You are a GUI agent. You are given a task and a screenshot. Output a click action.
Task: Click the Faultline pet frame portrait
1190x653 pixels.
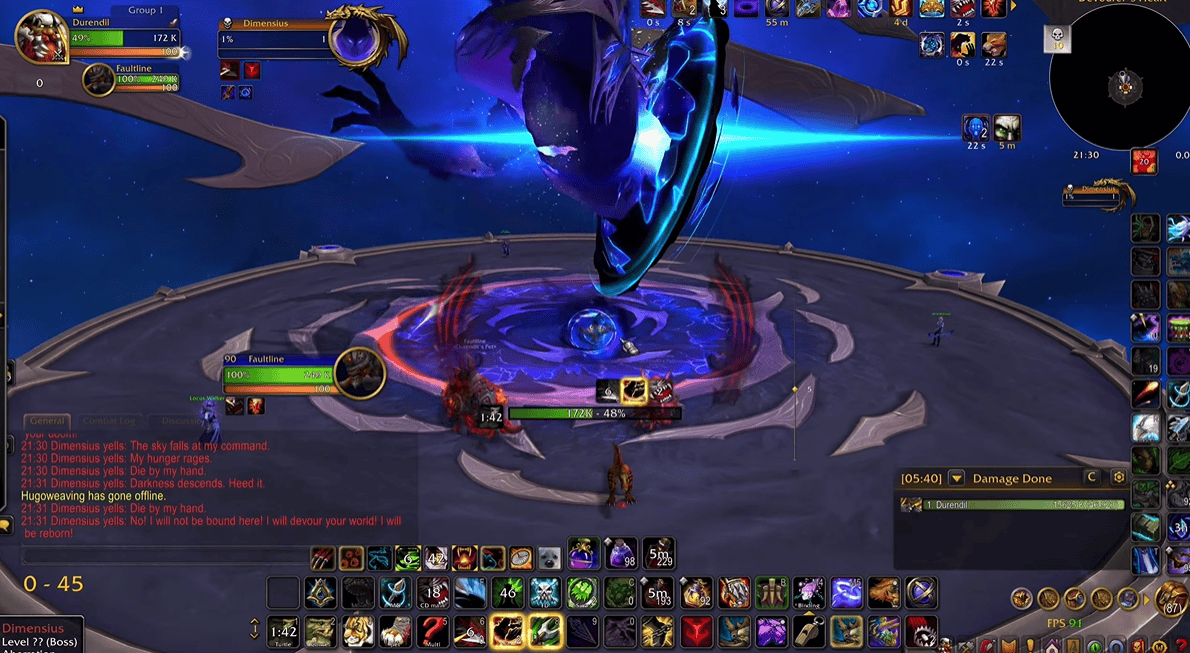tap(99, 79)
